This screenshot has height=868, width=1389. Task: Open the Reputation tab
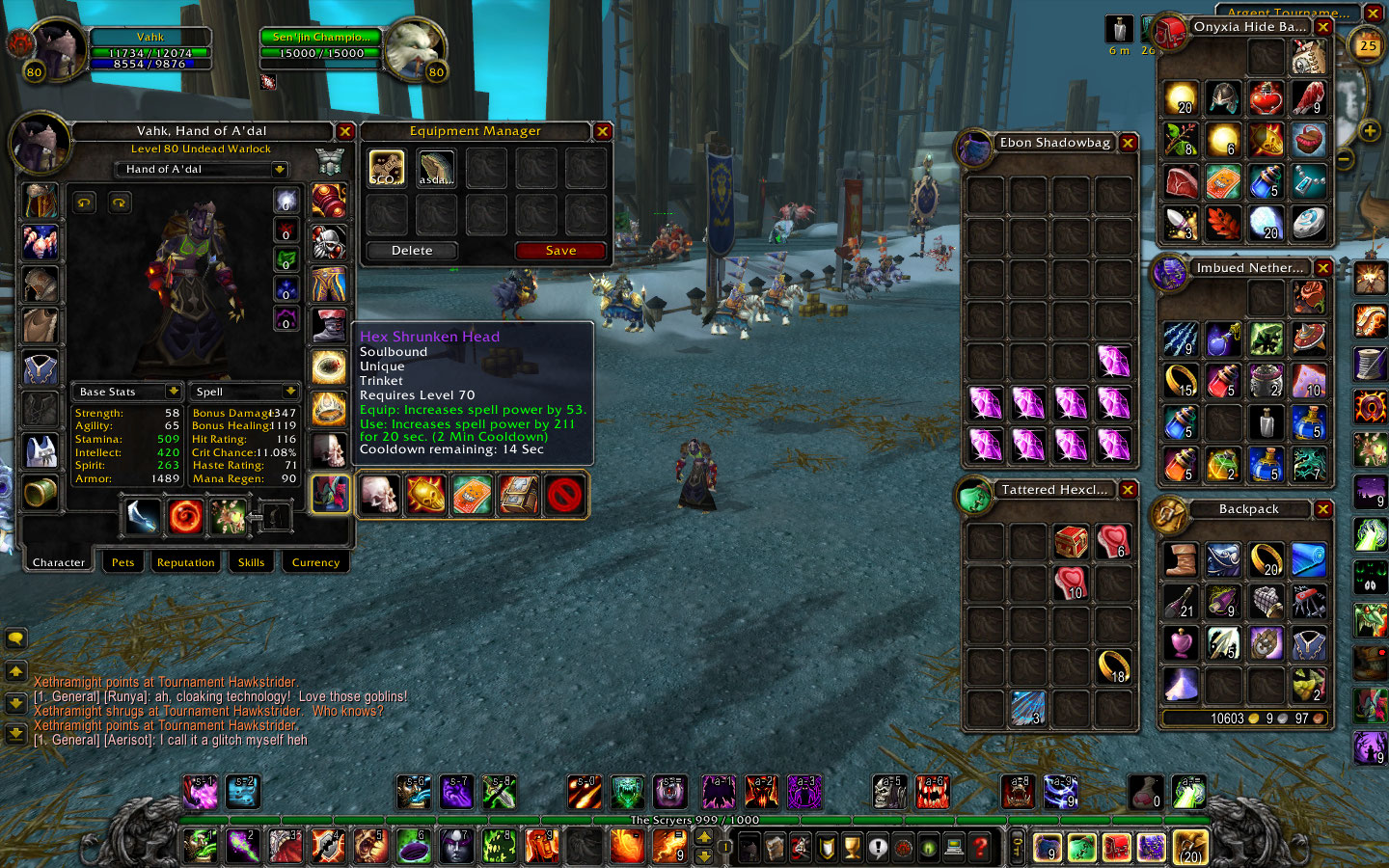pos(185,562)
